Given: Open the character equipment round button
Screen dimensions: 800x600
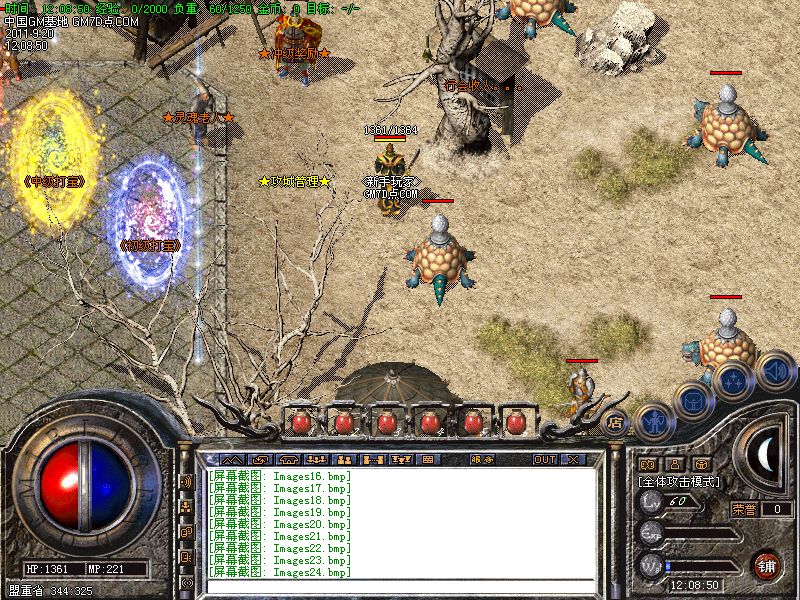Looking at the screenshot, I should pos(653,421).
